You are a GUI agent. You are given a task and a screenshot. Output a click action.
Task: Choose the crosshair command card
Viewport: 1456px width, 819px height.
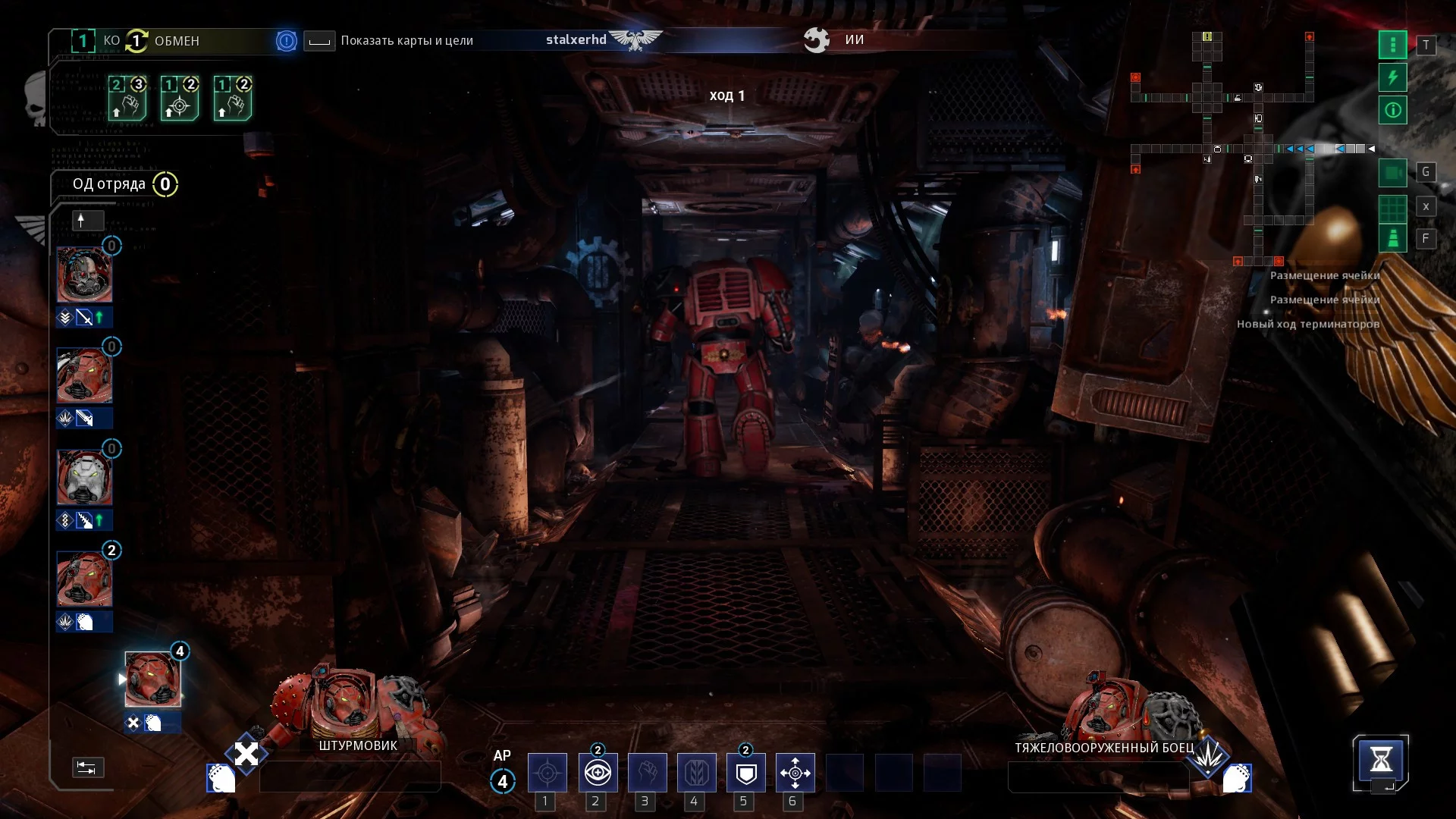(x=180, y=98)
